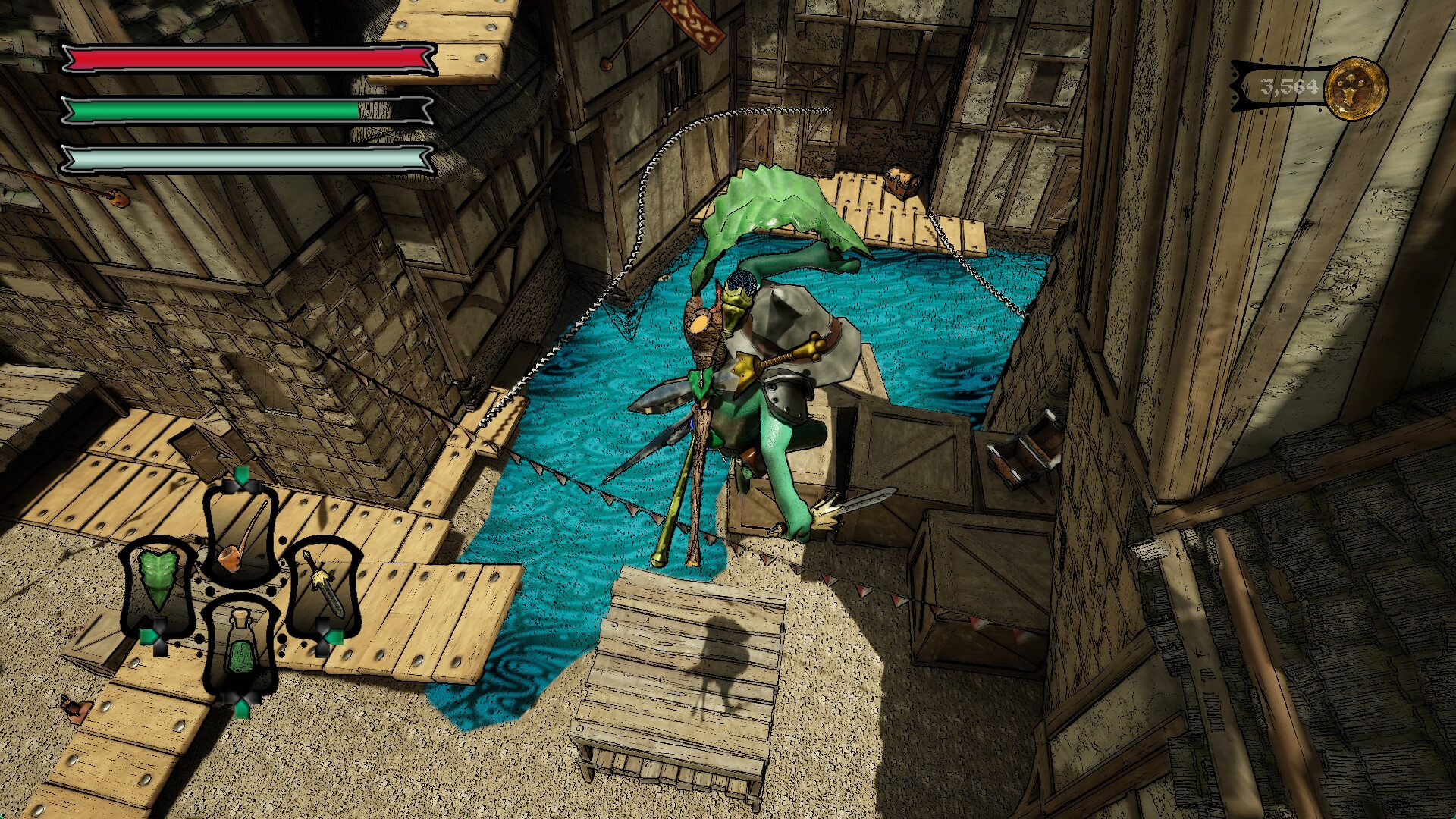Image resolution: width=1456 pixels, height=819 pixels.
Task: Choose the green leaf shield slot
Action: (x=159, y=584)
